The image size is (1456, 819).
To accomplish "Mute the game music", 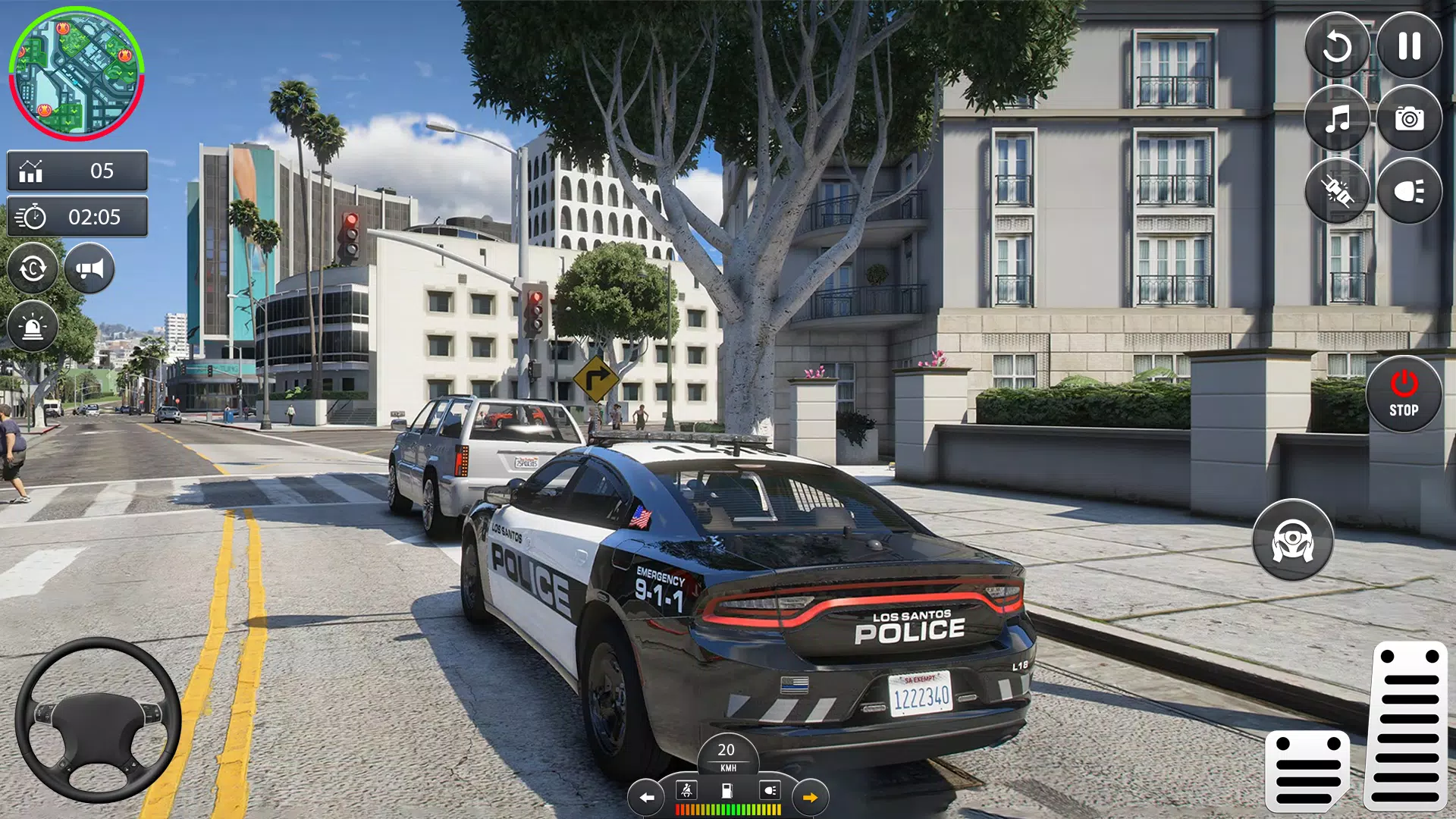I will (1338, 119).
